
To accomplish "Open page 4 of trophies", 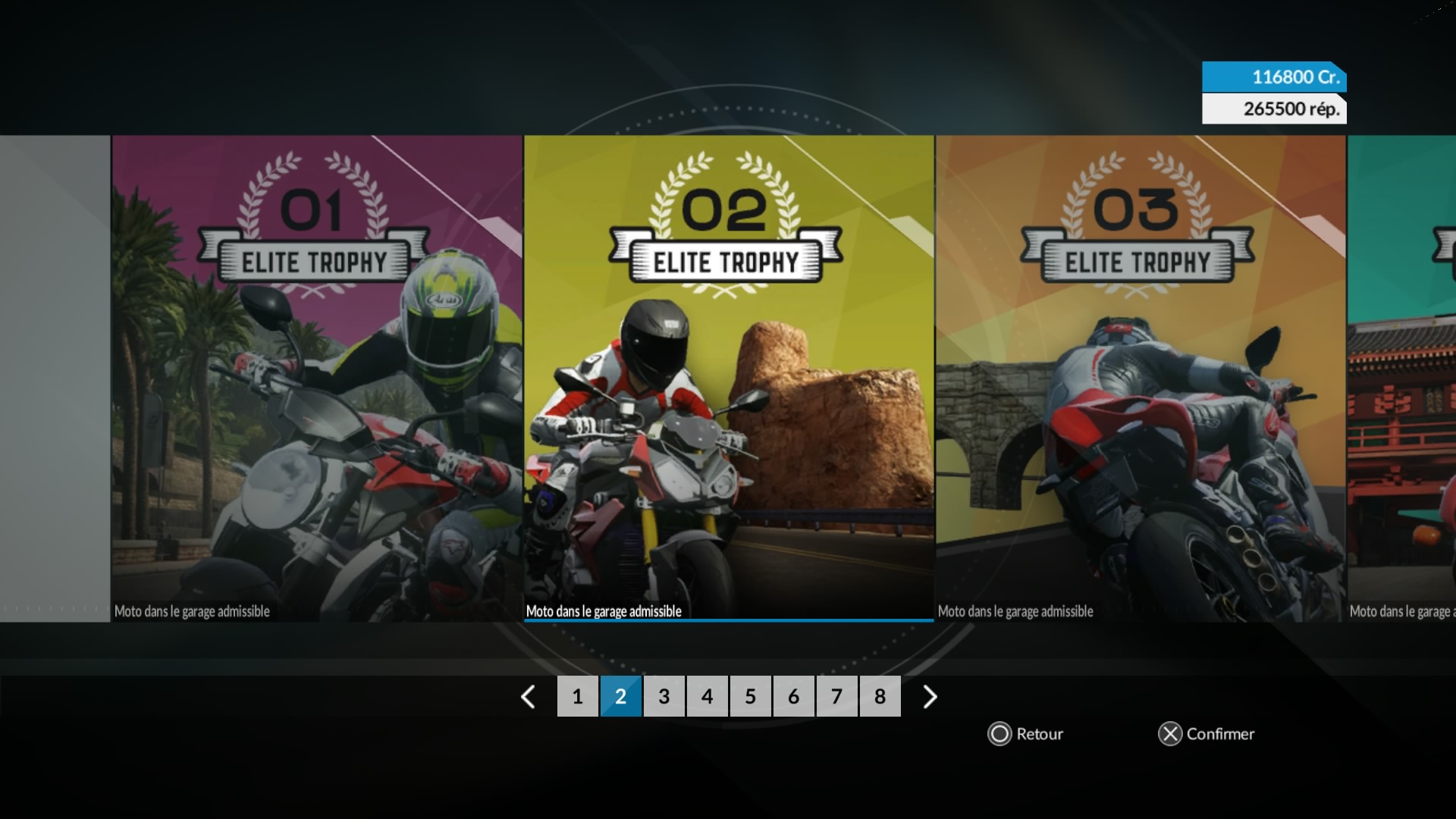I will [x=707, y=696].
